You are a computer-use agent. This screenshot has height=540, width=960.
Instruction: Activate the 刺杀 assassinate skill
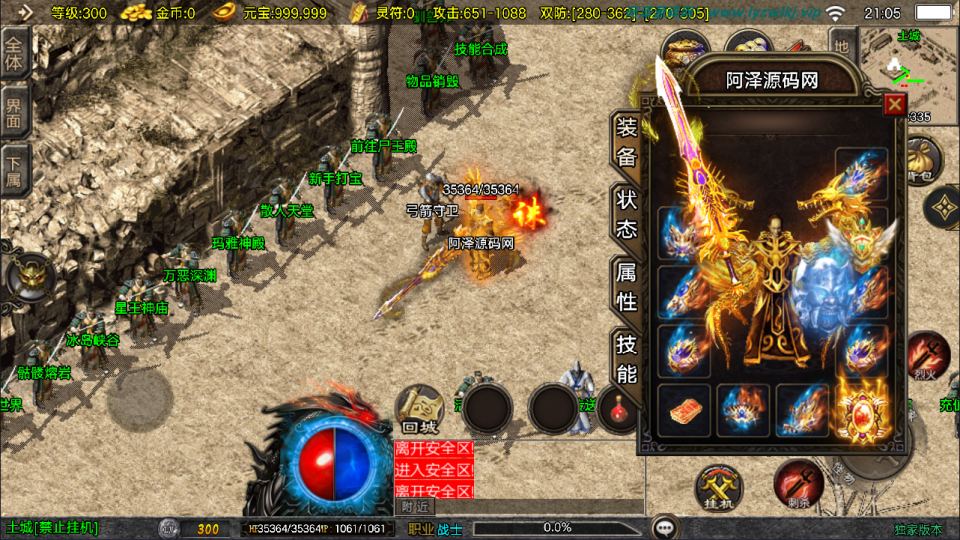[796, 484]
